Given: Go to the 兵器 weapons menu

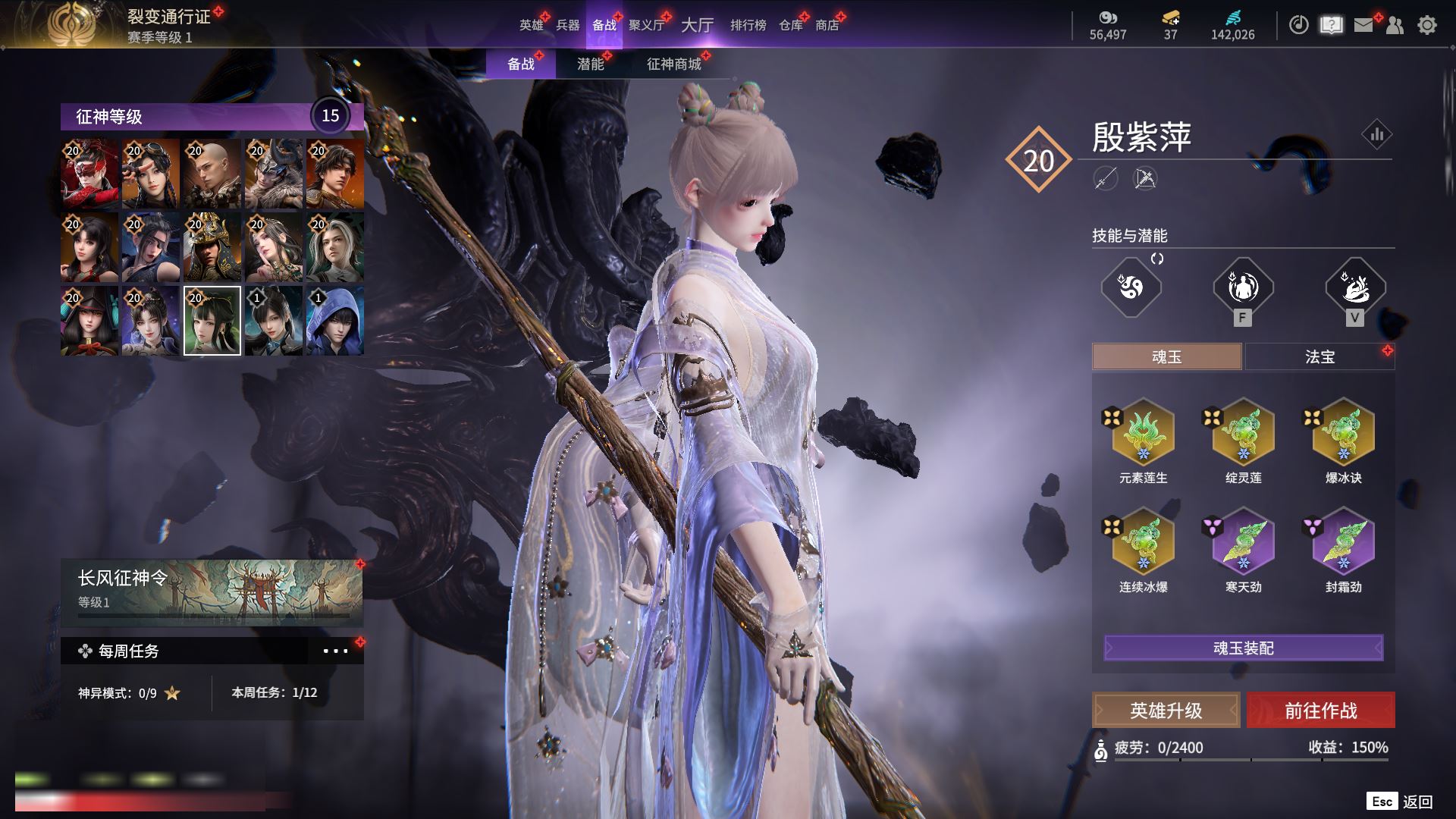Looking at the screenshot, I should [x=567, y=25].
